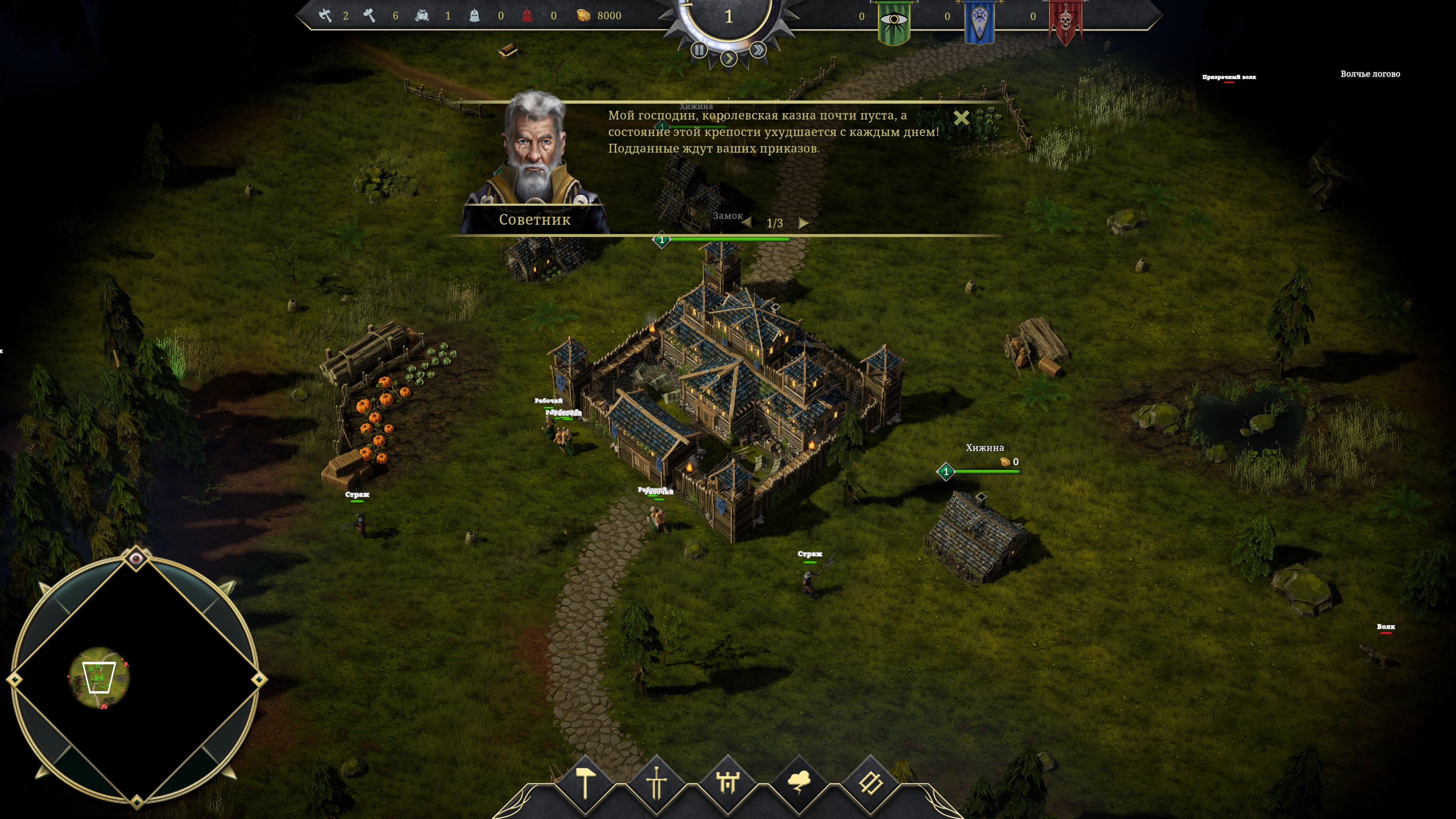This screenshot has height=819, width=1456.
Task: Click the crossed rectangles icon in bottom bar
Action: pos(870,783)
